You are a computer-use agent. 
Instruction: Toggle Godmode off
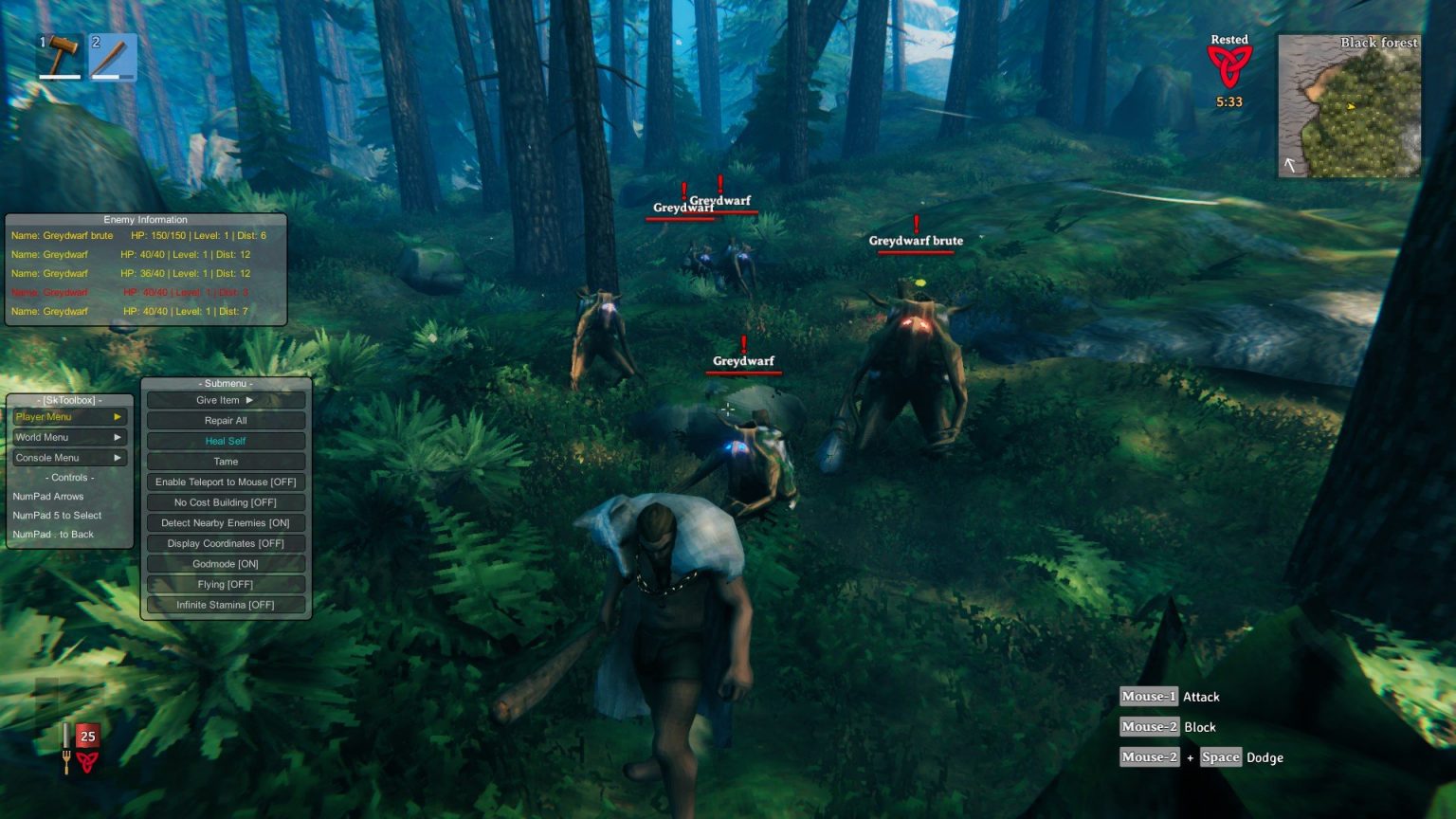(x=225, y=563)
